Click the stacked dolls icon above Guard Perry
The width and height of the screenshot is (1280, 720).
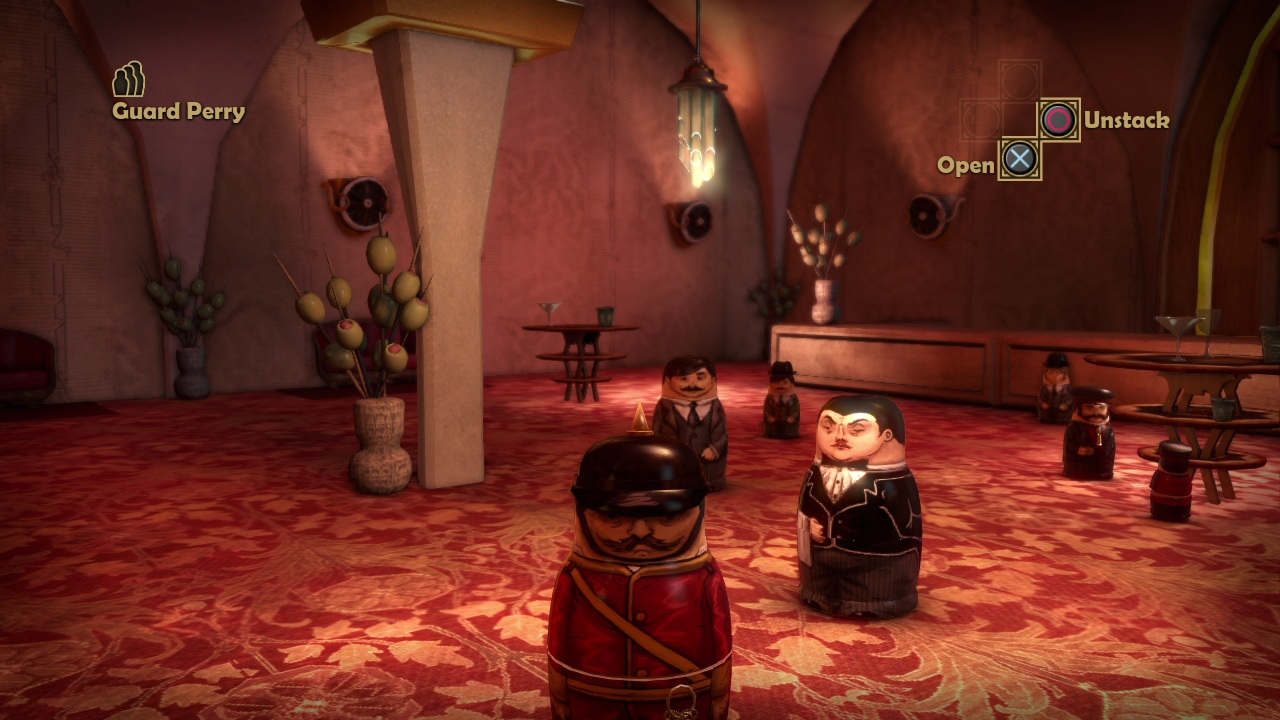coord(128,79)
